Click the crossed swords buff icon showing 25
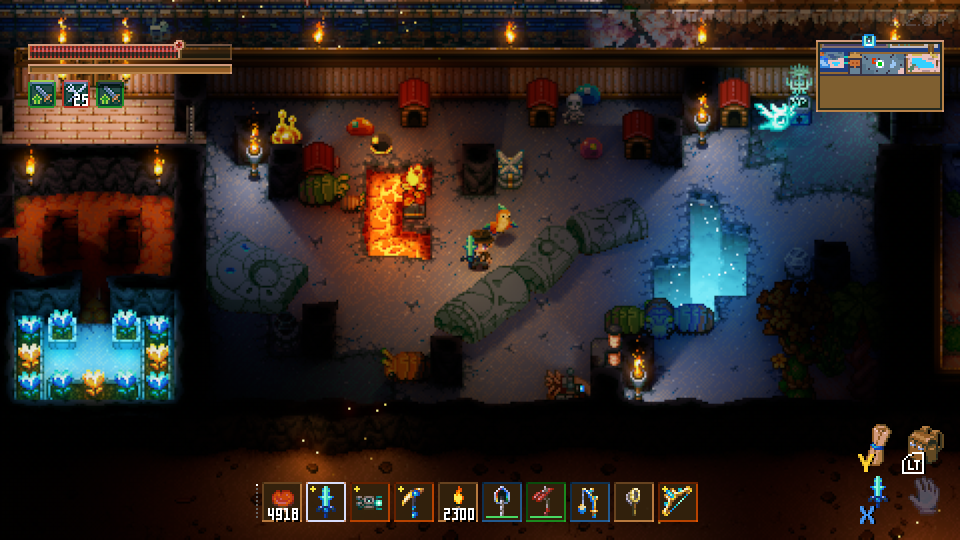The width and height of the screenshot is (960, 540). (77, 95)
